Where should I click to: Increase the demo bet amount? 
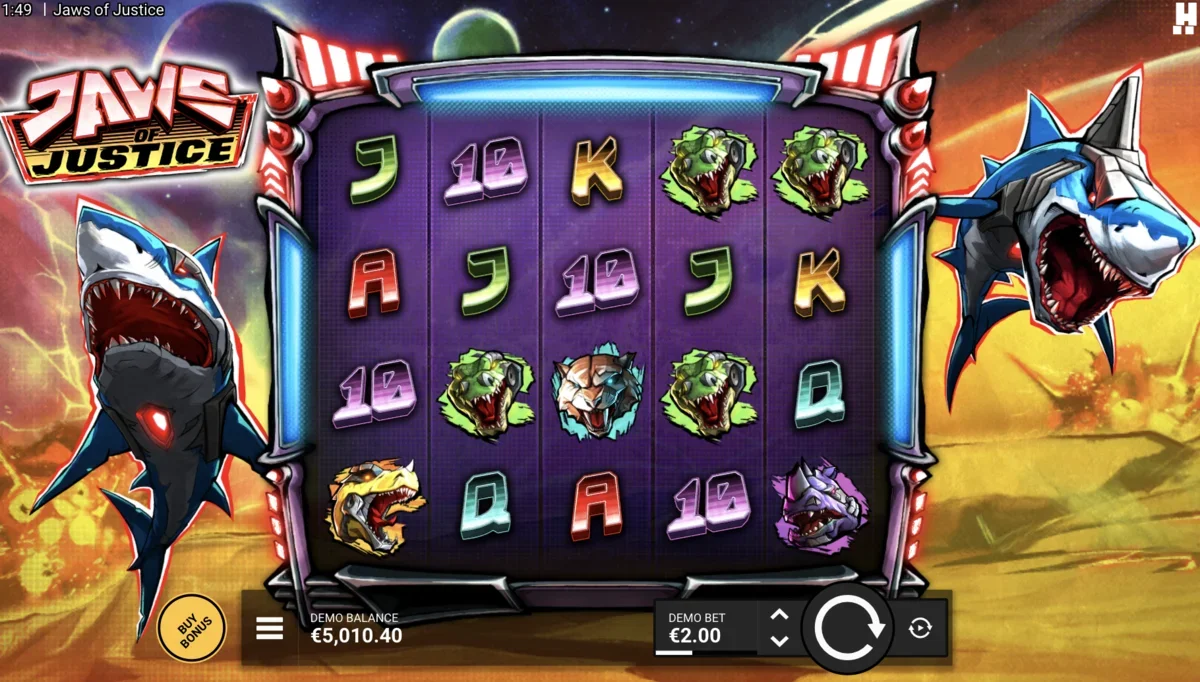[x=780, y=616]
